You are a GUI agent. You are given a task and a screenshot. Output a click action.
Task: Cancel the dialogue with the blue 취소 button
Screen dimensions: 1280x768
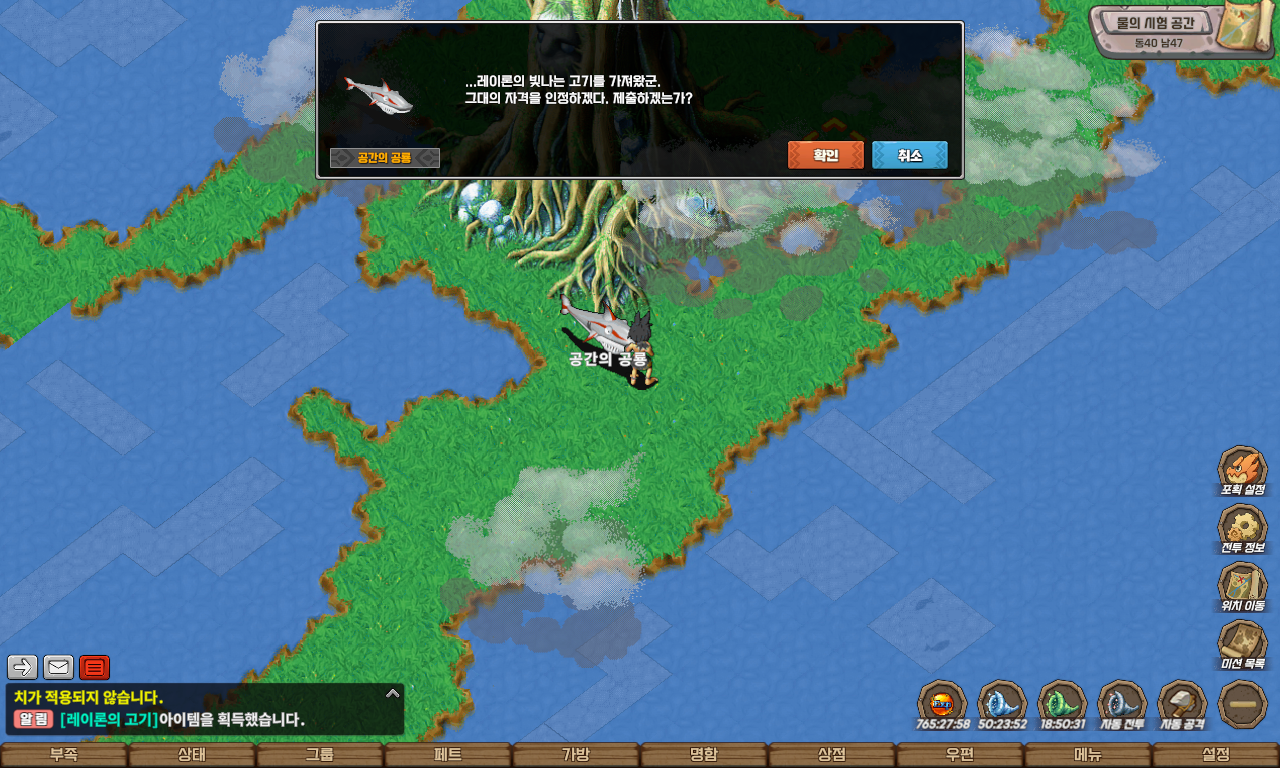(909, 155)
